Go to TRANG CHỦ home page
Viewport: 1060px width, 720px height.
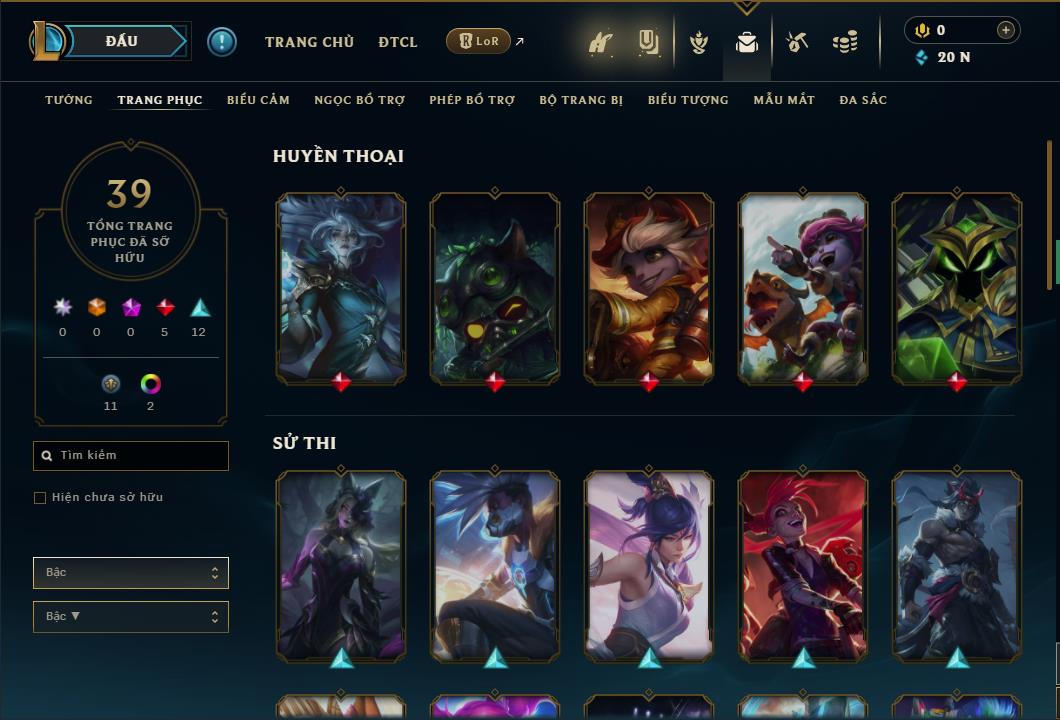[309, 42]
